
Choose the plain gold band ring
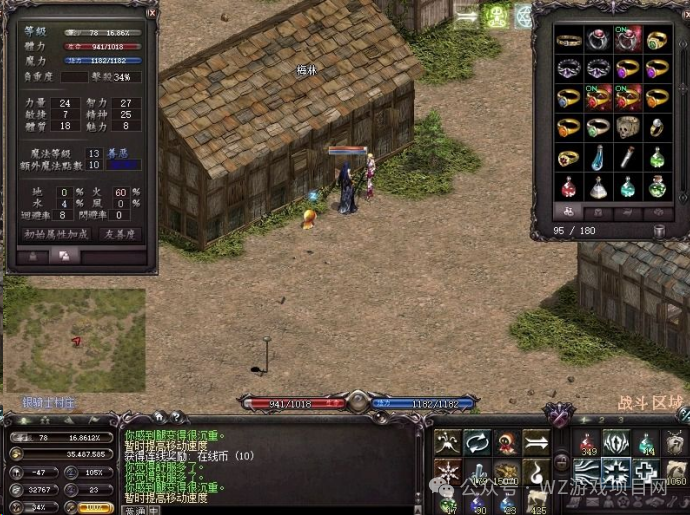pos(568,40)
